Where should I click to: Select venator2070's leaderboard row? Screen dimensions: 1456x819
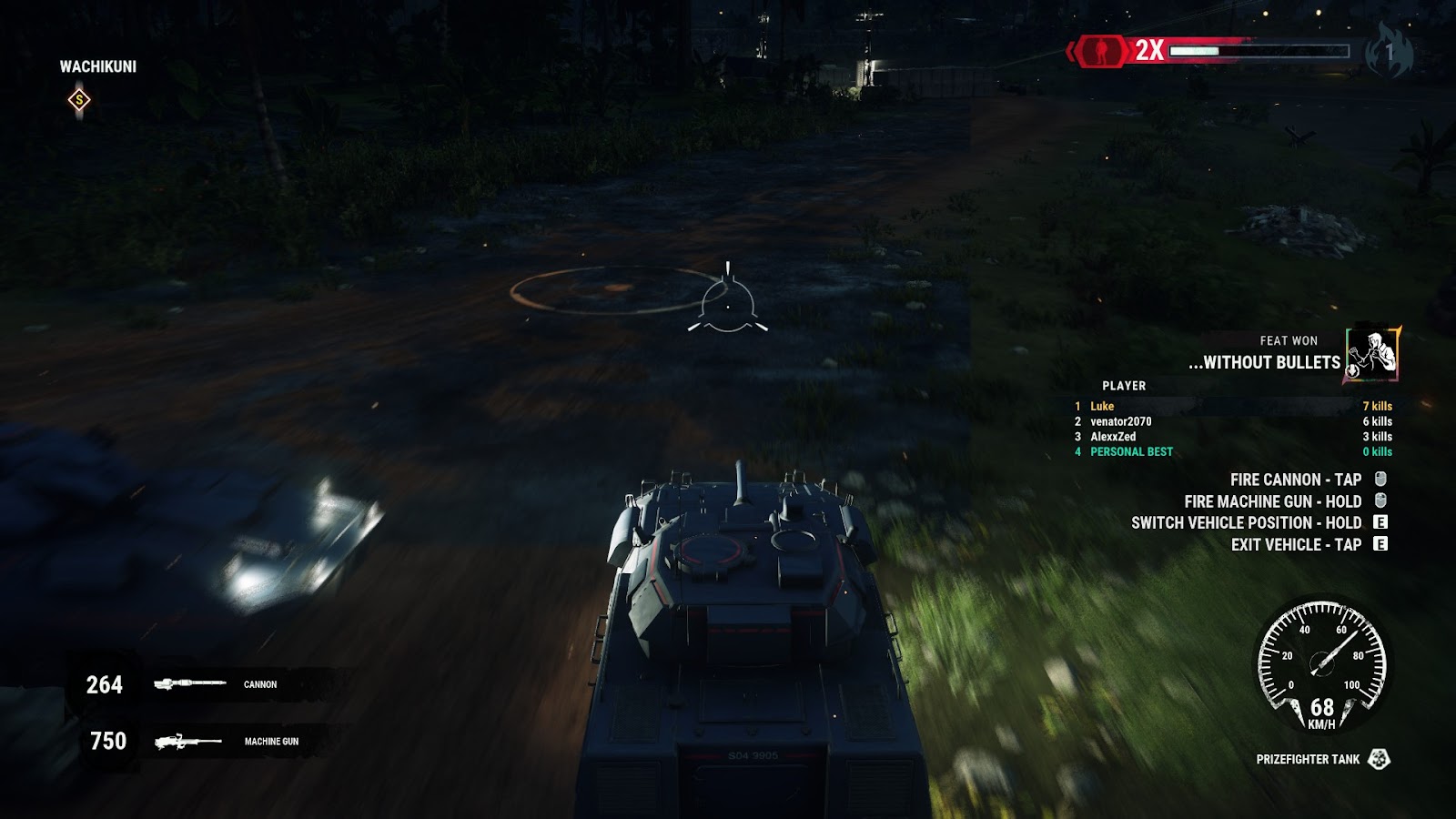(x=1233, y=421)
